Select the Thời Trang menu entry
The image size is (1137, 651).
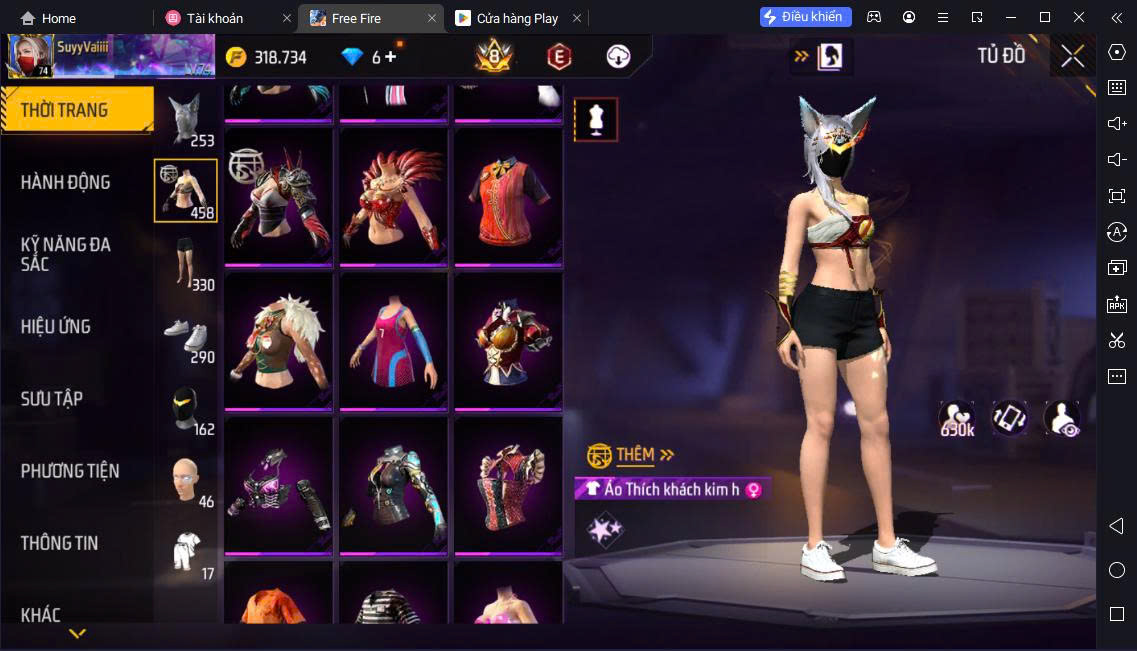tap(64, 110)
